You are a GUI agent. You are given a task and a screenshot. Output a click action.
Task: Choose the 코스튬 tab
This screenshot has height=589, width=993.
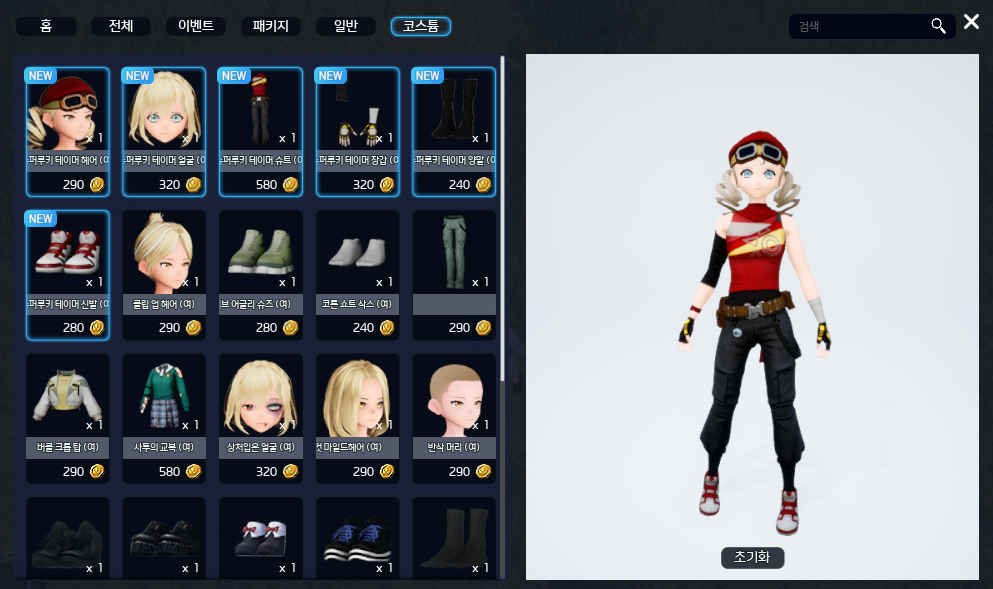[x=421, y=26]
